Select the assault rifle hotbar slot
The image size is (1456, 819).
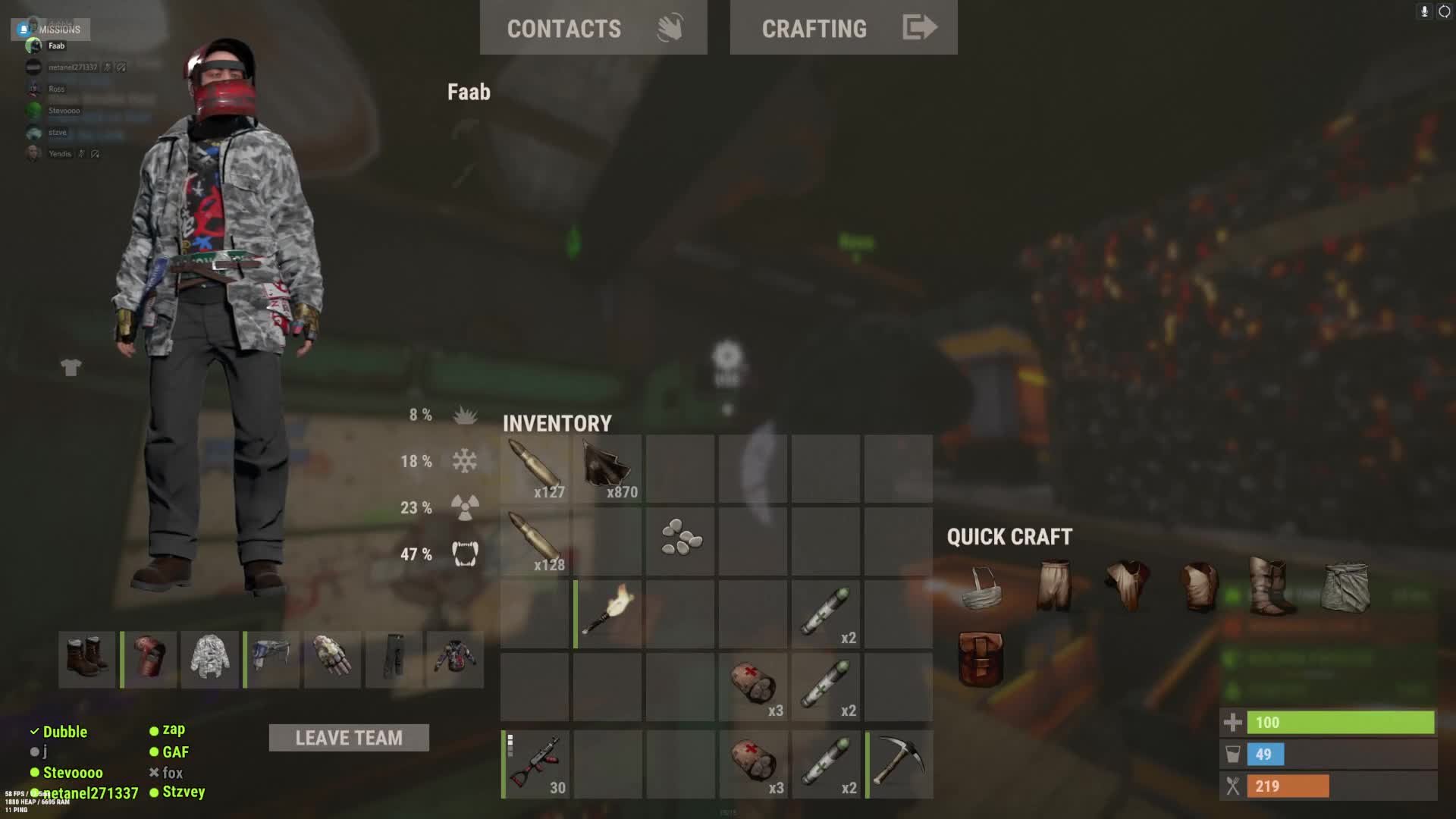click(535, 764)
